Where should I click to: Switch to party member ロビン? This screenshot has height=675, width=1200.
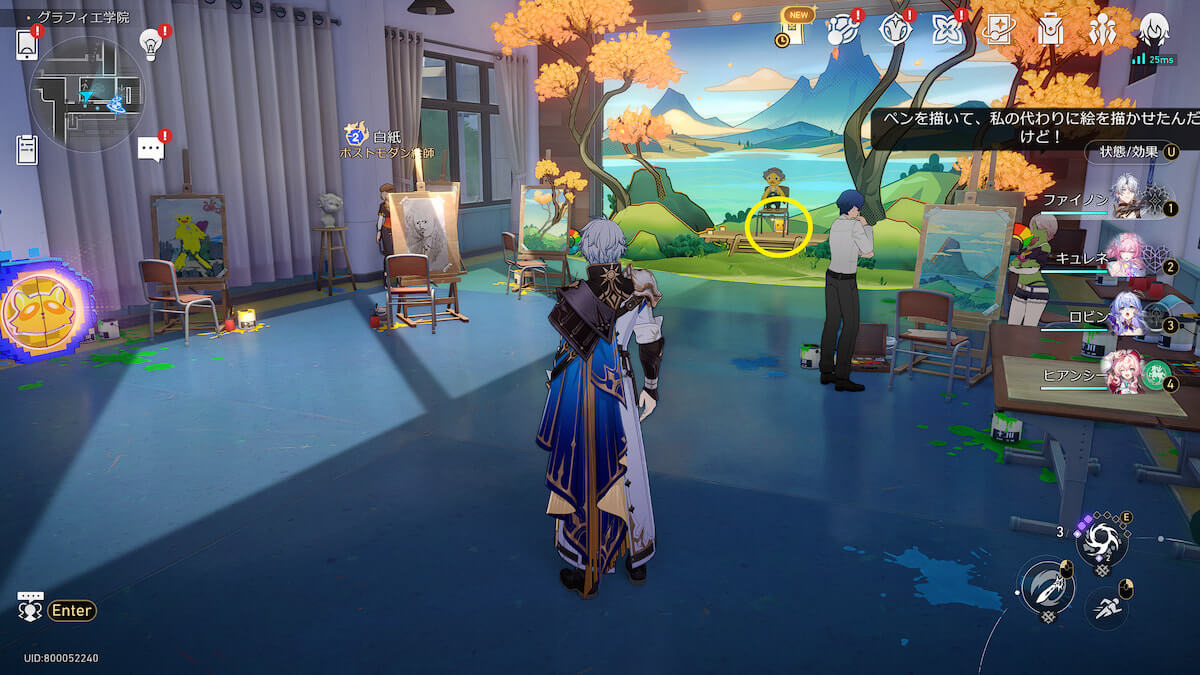pos(1128,314)
